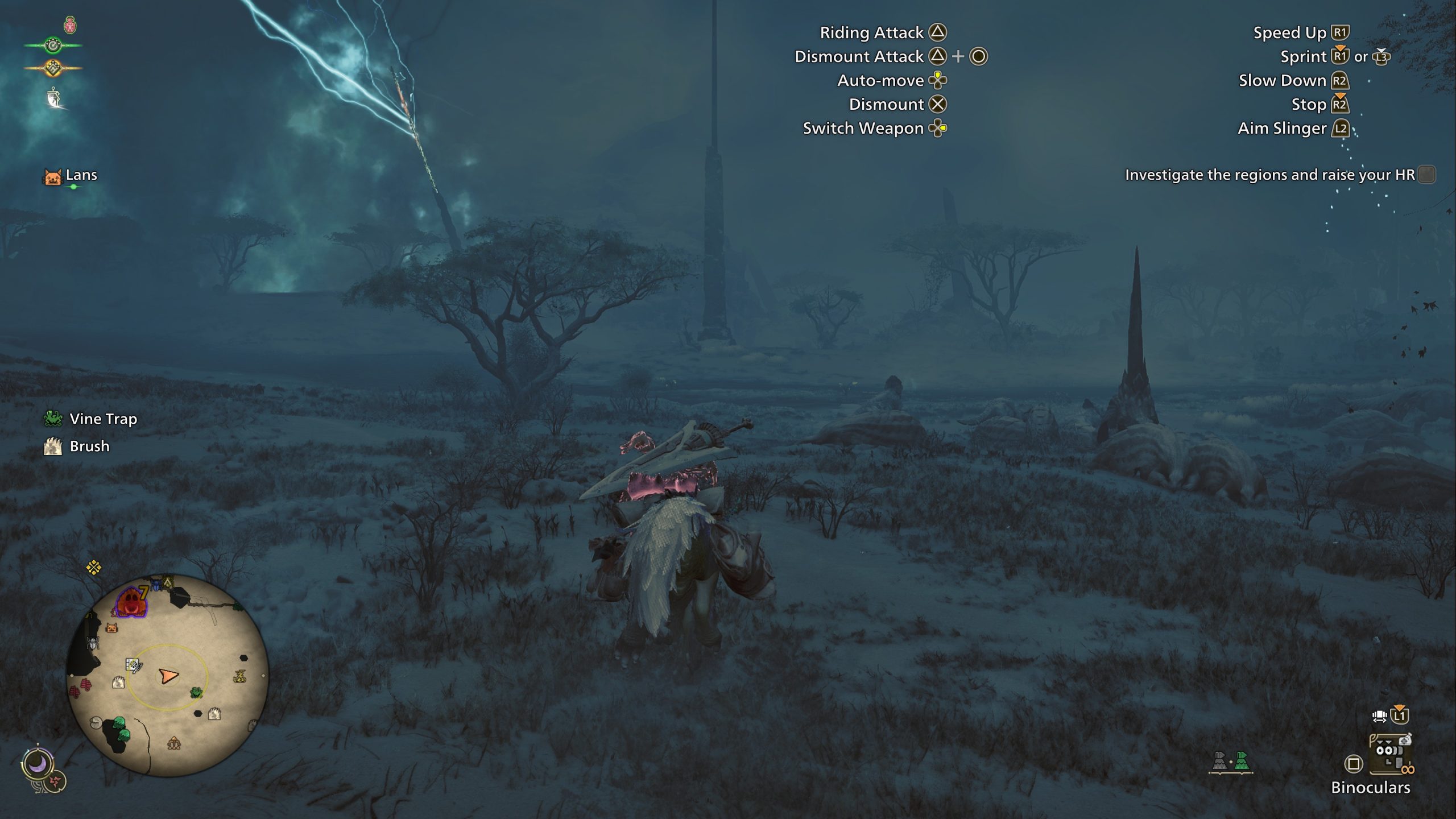
Task: Select the green frog marker on minimap
Action: tap(196, 692)
